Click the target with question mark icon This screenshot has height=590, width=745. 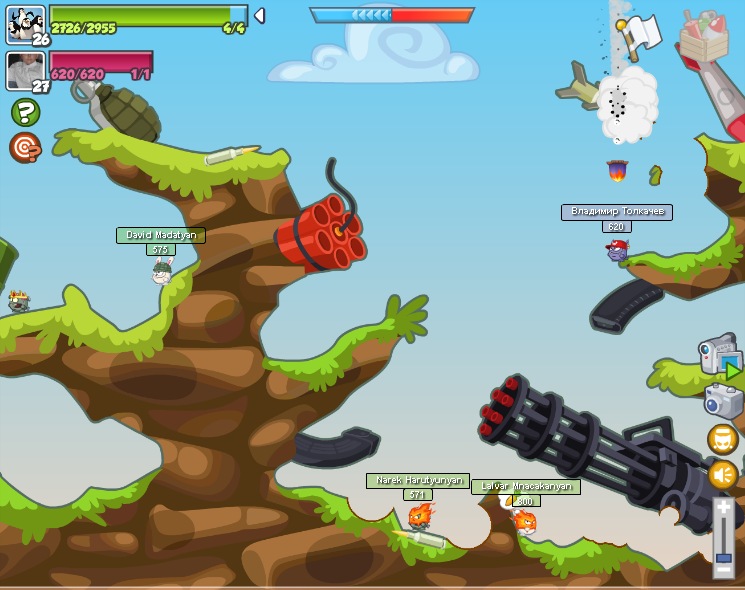click(x=25, y=147)
